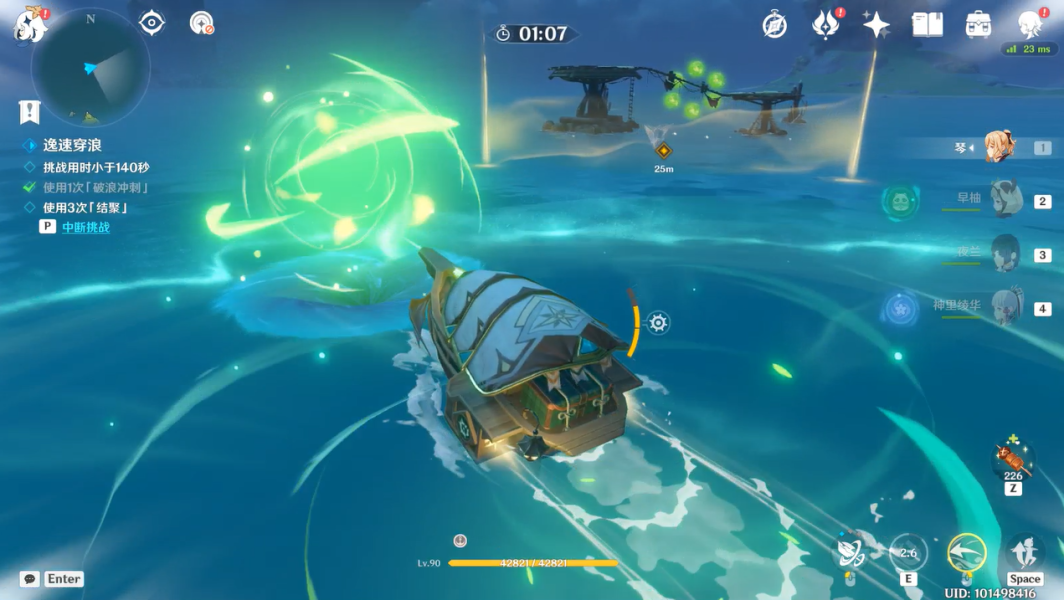Open the quest tracker banner icon
The width and height of the screenshot is (1064, 600).
29,112
